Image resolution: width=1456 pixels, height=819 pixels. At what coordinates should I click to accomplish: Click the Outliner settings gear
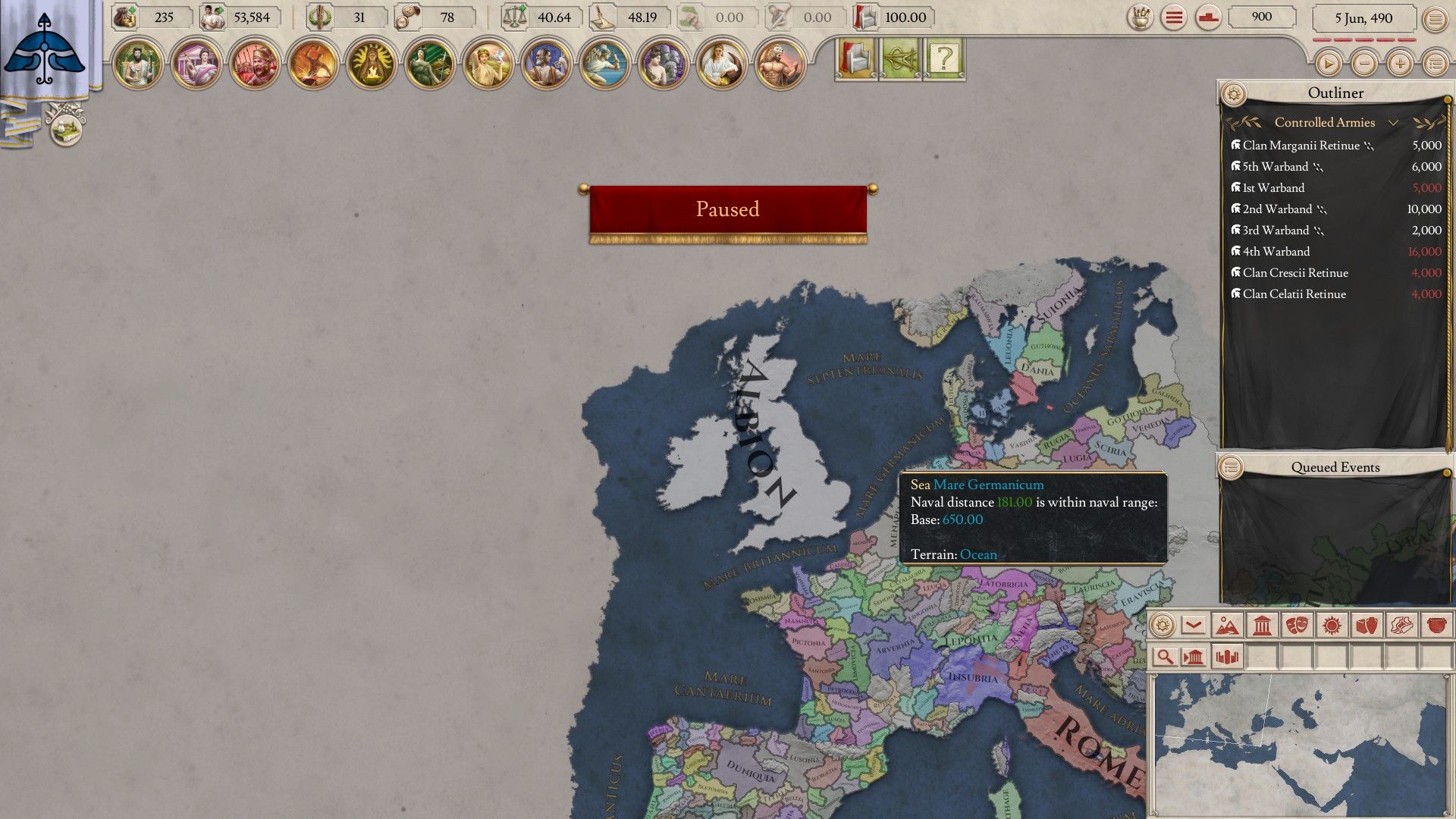point(1235,93)
